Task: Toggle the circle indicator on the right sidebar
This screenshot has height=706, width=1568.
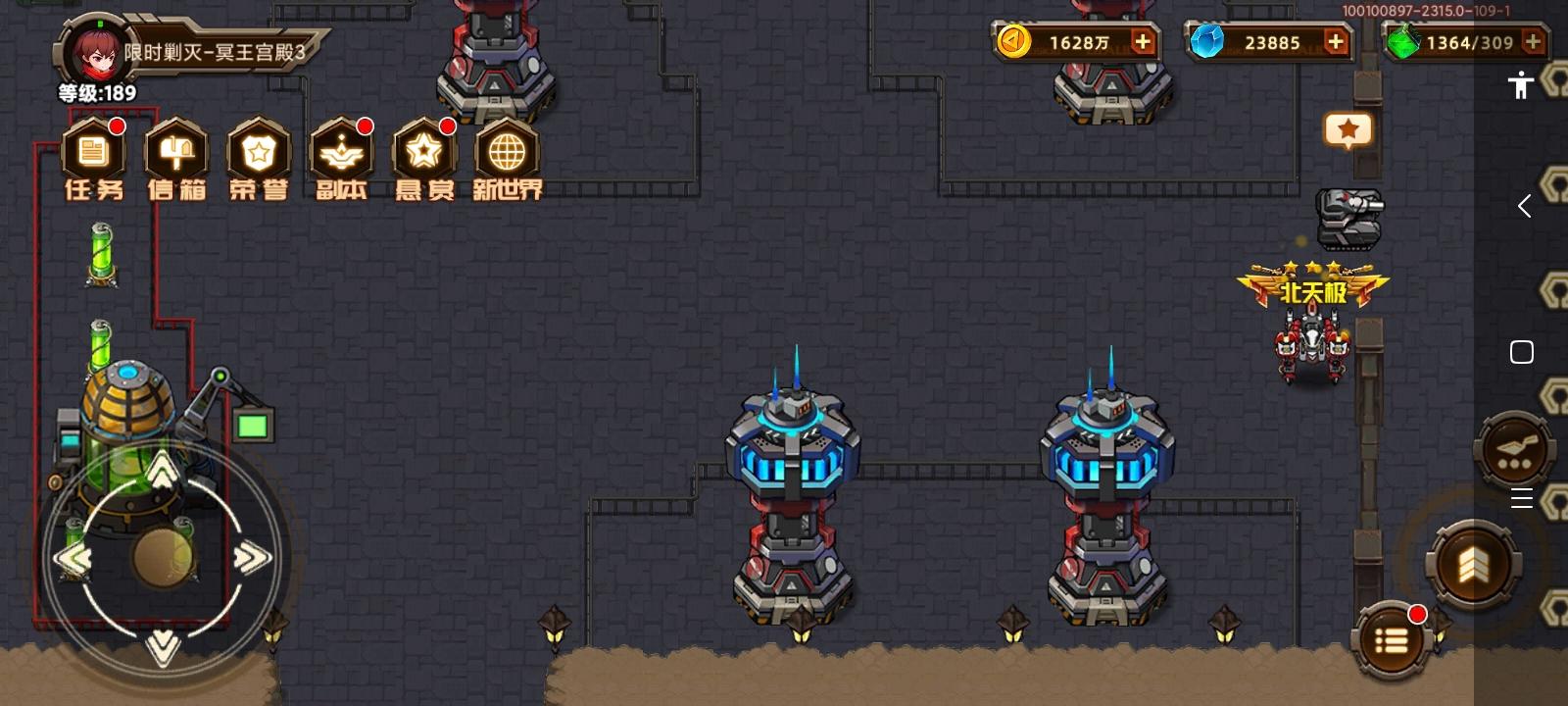Action: click(1521, 351)
